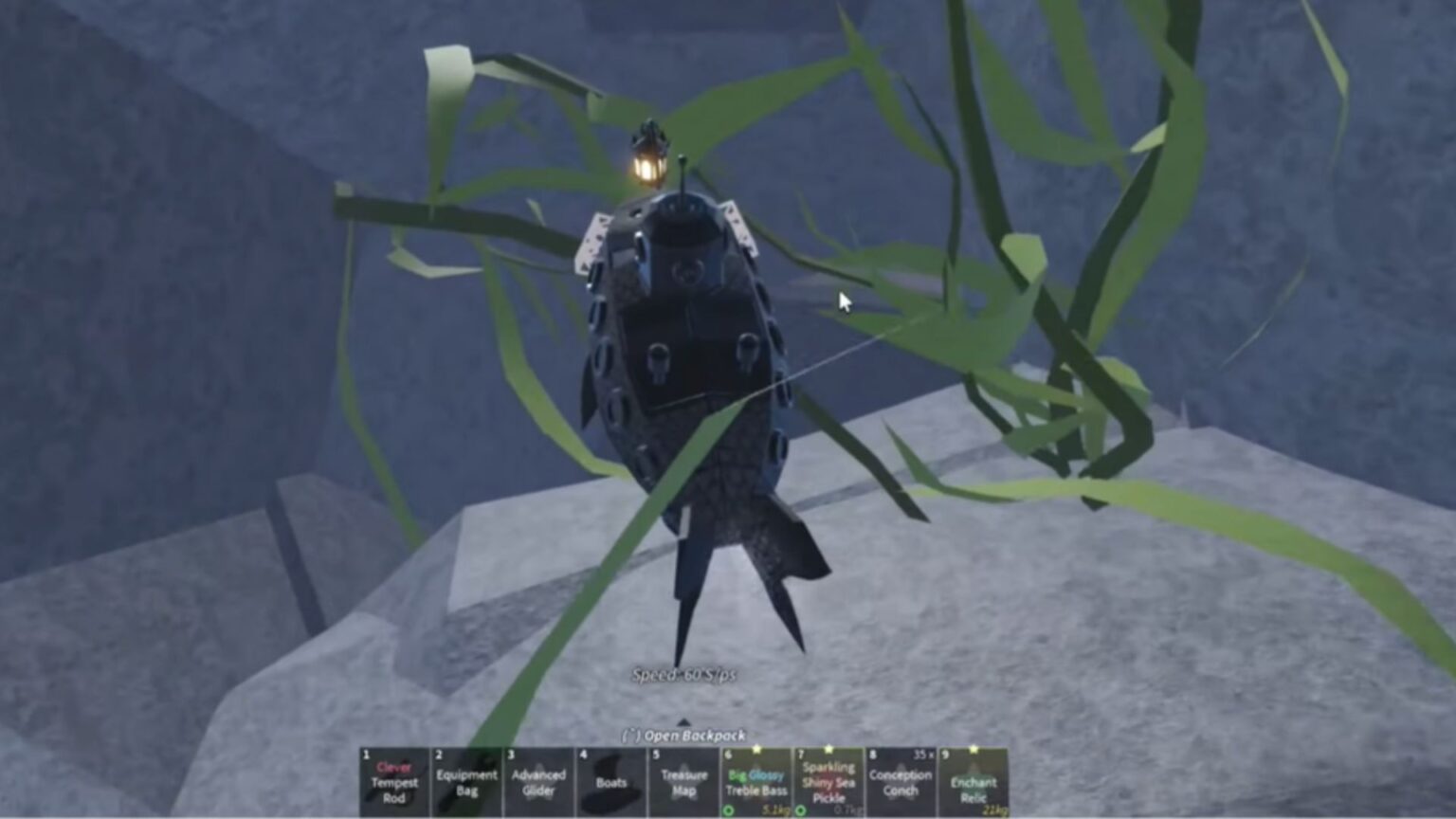Equip the Enchant Relic in slot 9
Image resolution: width=1456 pixels, height=819 pixels.
point(973,782)
